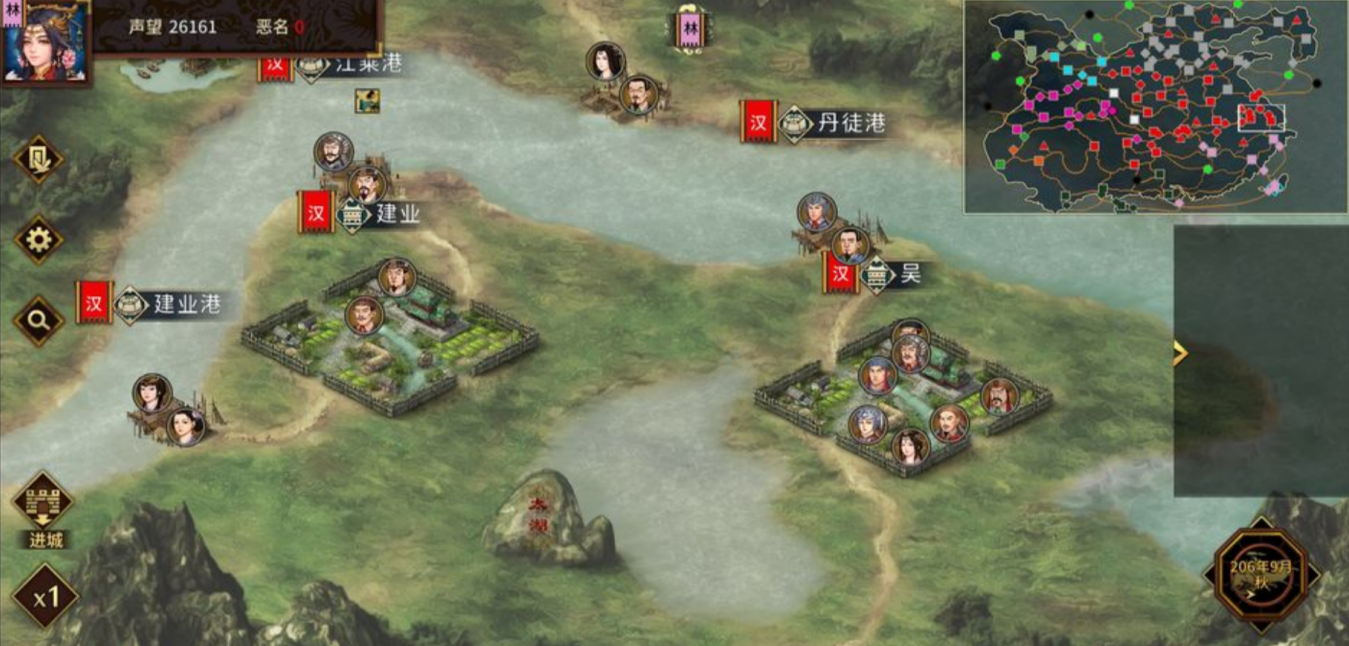Click the pink 林 faction banner on the map
The image size is (1349, 646).
(689, 29)
